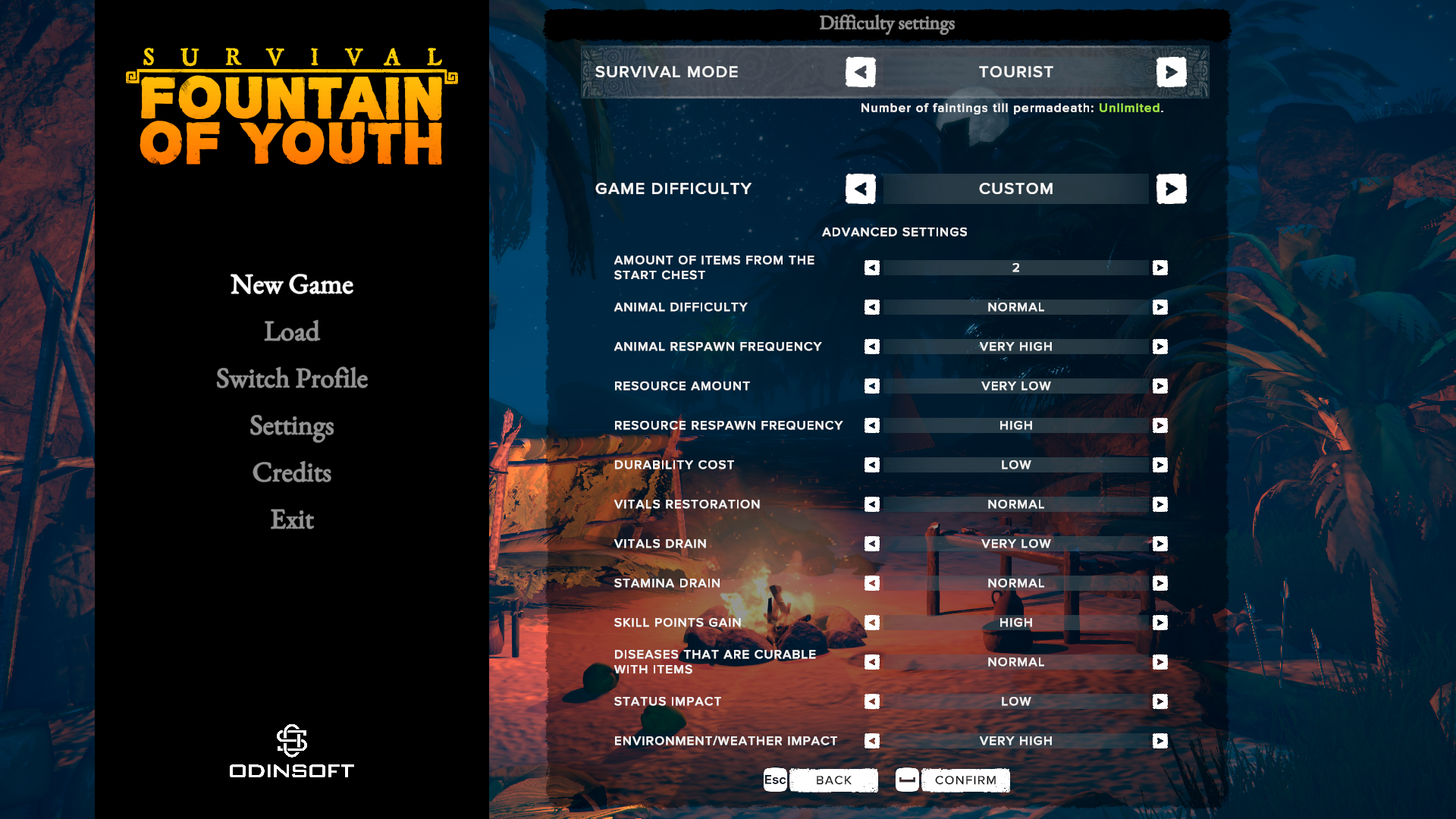Click Back to leave difficulty settings

[833, 780]
